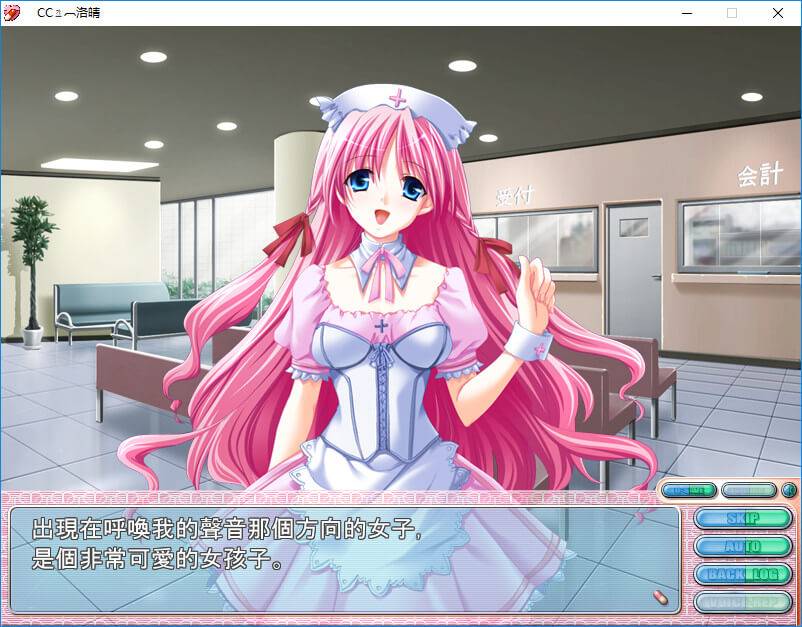Activate the SKIP button
The width and height of the screenshot is (802, 627).
click(x=743, y=518)
